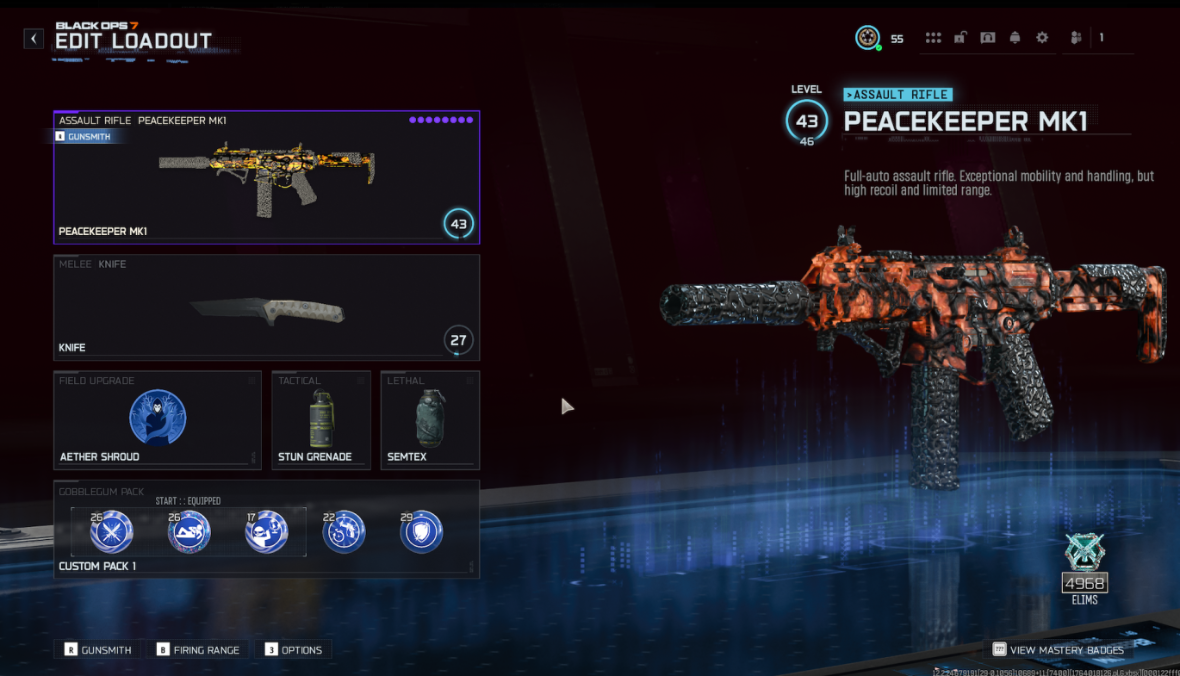Viewport: 1180px width, 676px height.
Task: Select the Knife melee slot
Action: pos(266,308)
